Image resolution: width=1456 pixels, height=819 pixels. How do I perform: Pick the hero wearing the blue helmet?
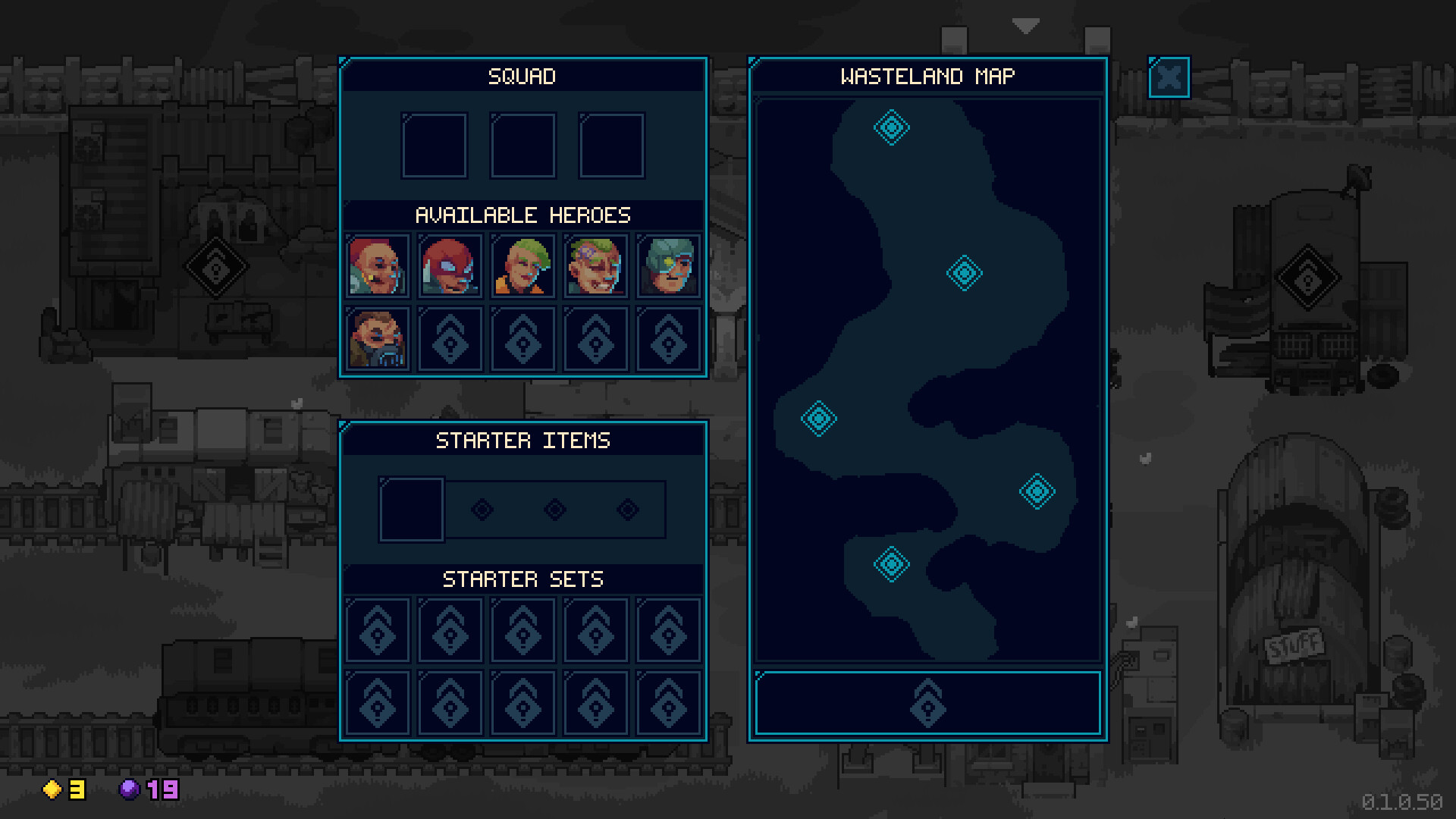point(668,267)
